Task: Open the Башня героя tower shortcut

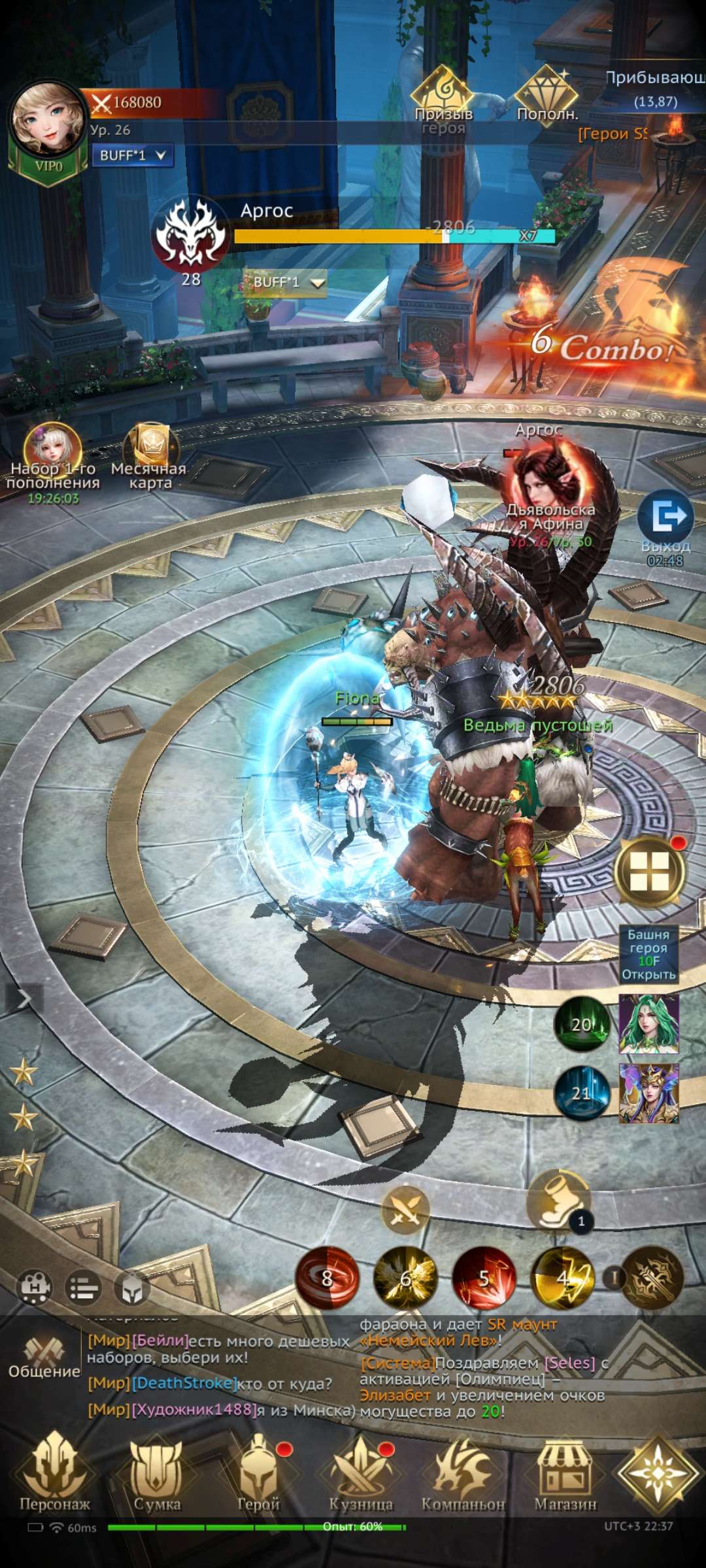Action: [648, 954]
